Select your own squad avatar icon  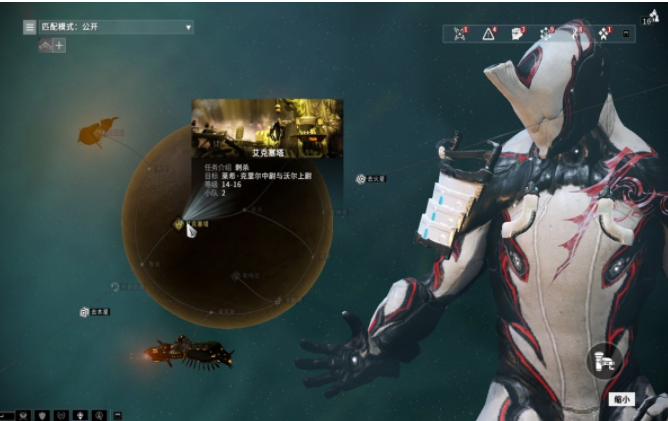[x=44, y=46]
